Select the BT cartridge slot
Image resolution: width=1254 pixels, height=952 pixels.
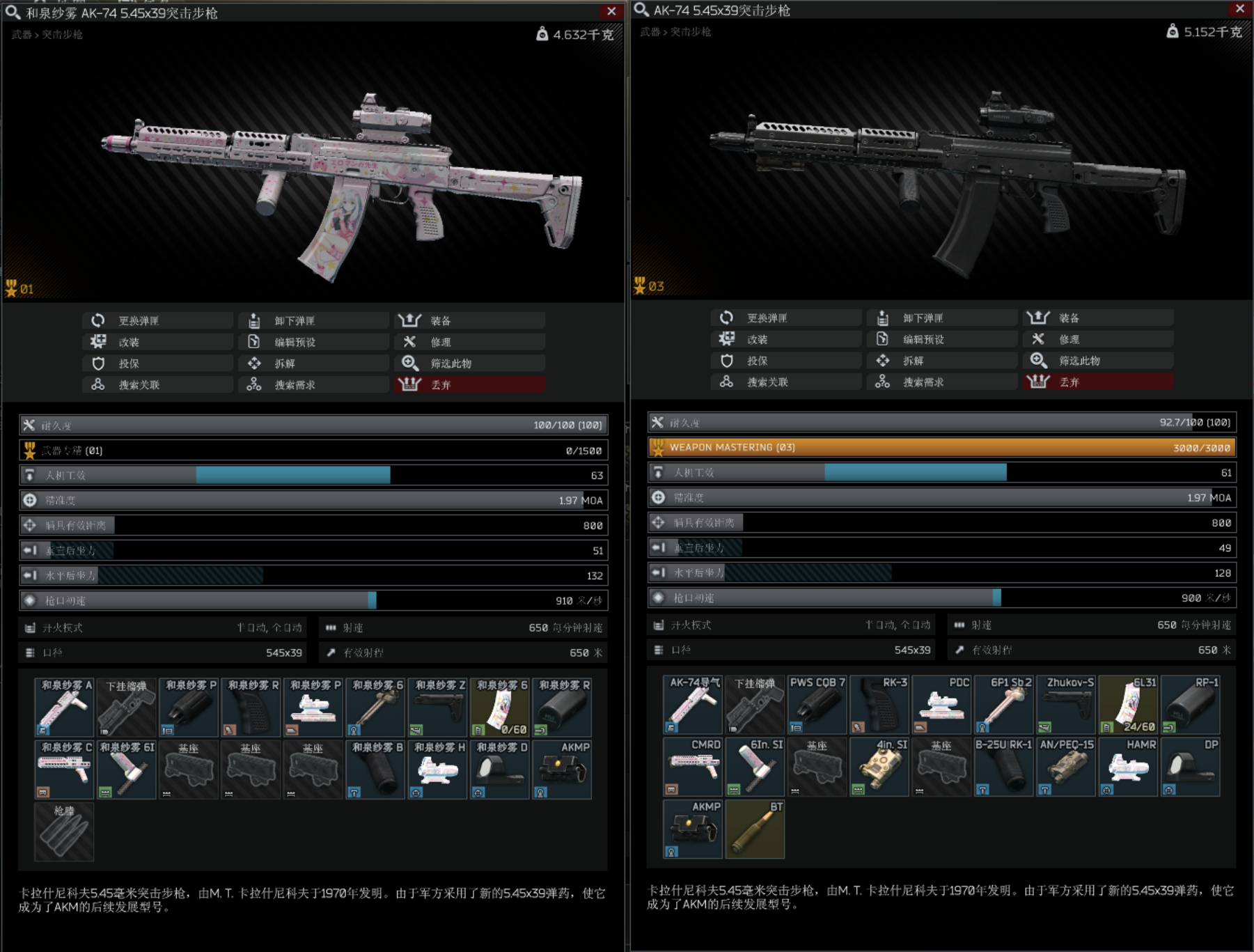pos(755,829)
